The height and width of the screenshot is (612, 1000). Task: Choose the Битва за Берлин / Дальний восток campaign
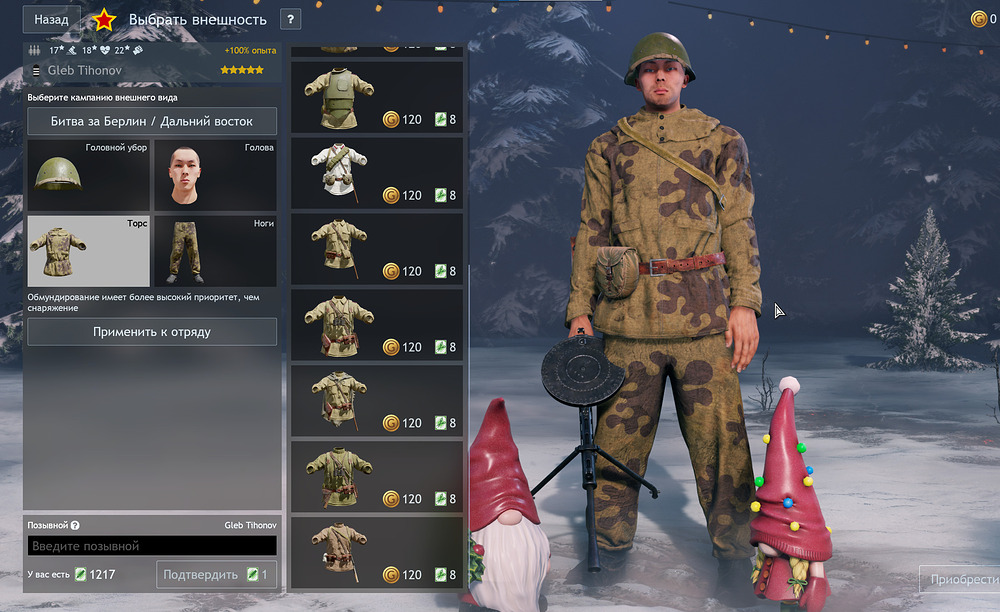(152, 122)
